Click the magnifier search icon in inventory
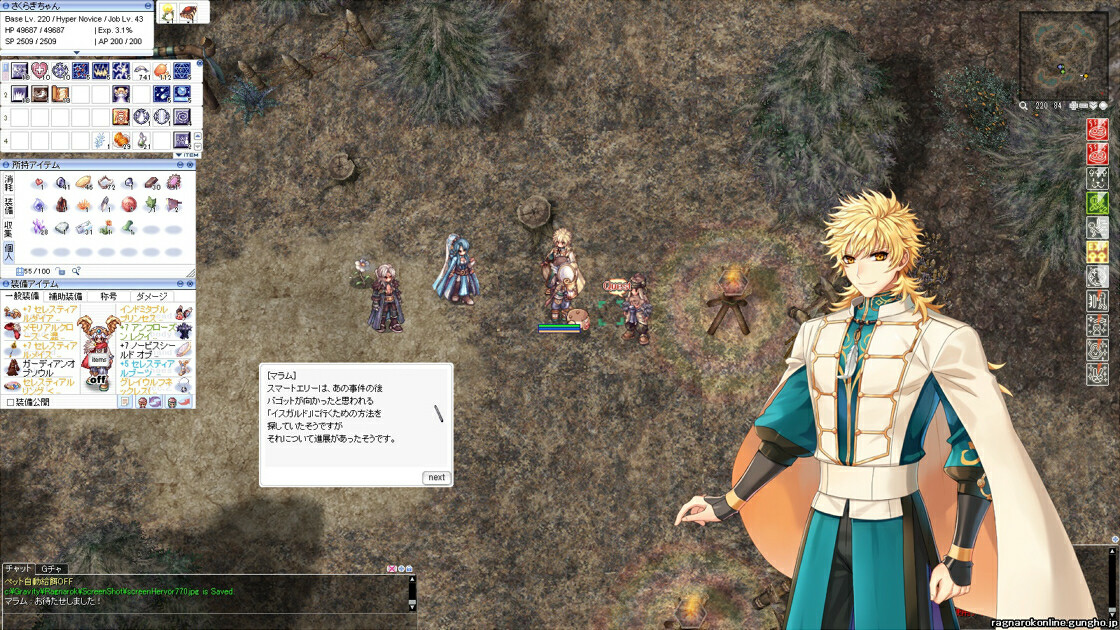The height and width of the screenshot is (630, 1120). (x=75, y=271)
